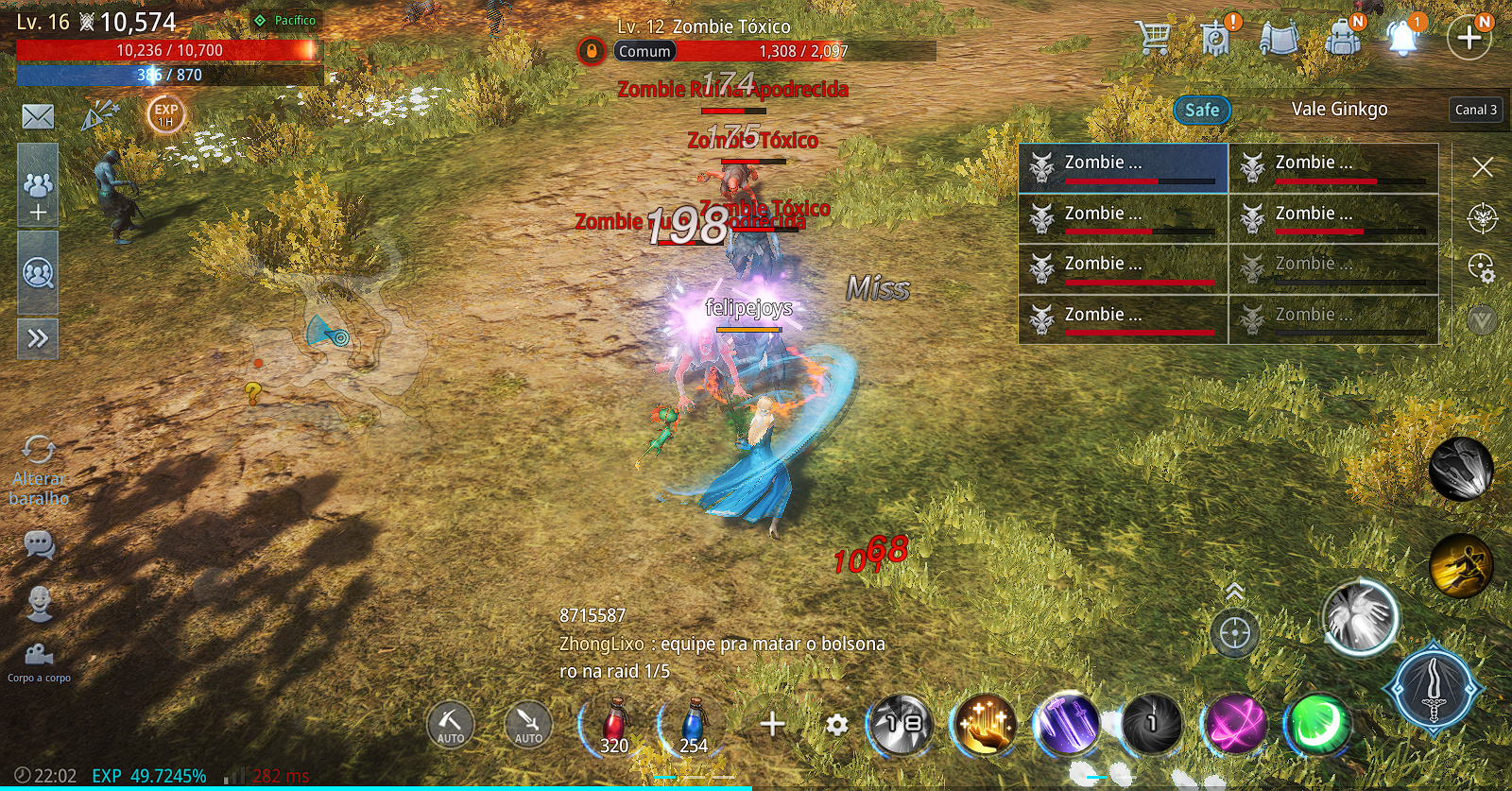Open the backpack inventory
The image size is (1512, 791).
tap(1342, 38)
